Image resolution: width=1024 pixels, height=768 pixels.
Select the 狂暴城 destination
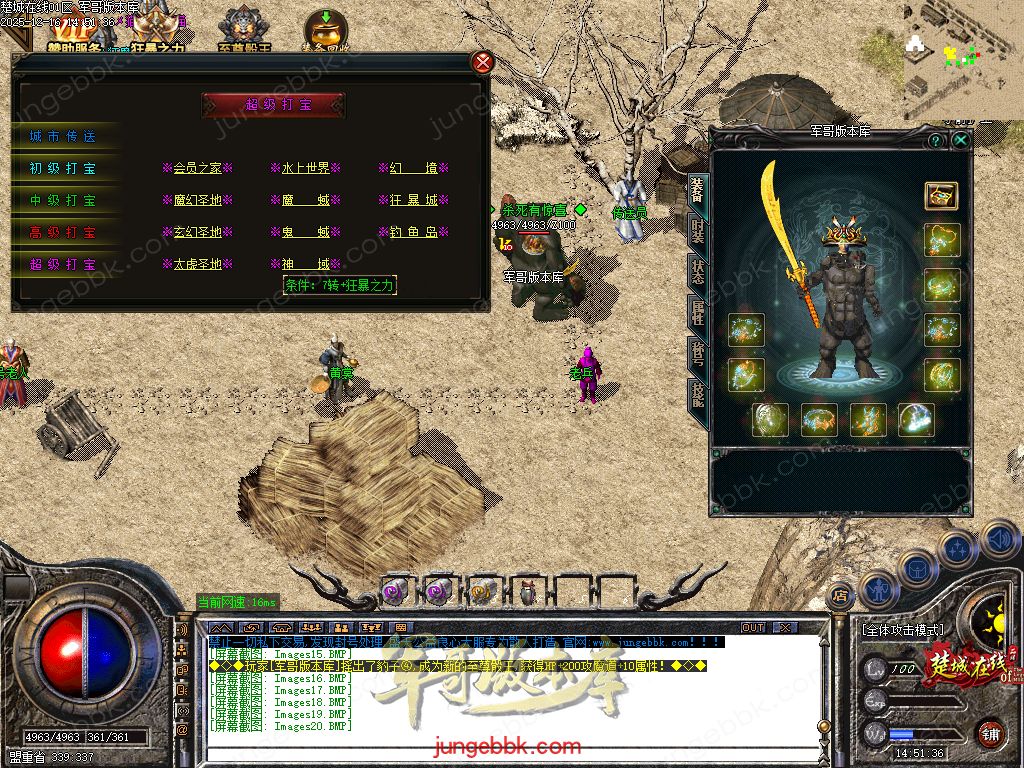pos(414,200)
